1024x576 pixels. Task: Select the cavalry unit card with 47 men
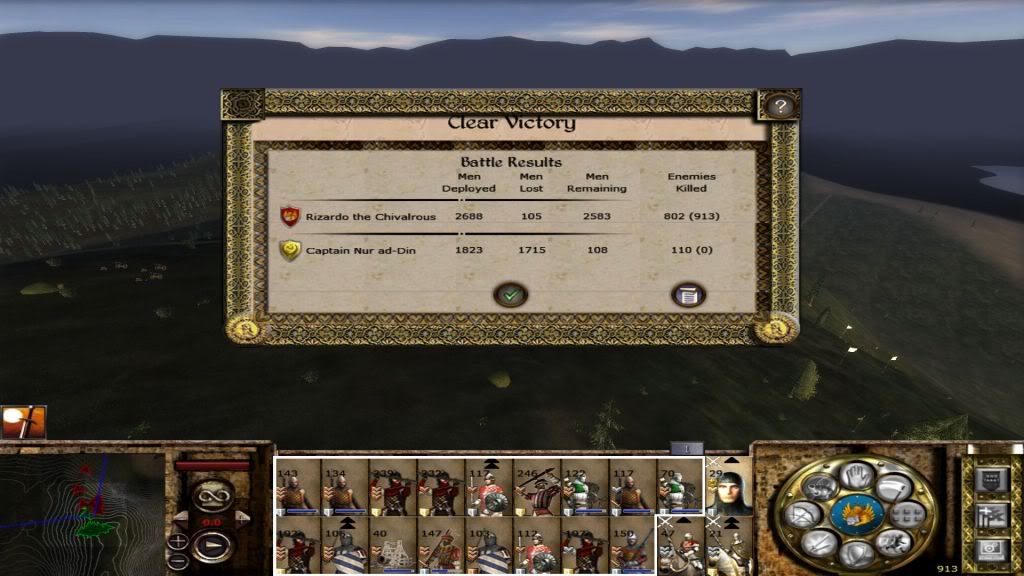(x=681, y=547)
